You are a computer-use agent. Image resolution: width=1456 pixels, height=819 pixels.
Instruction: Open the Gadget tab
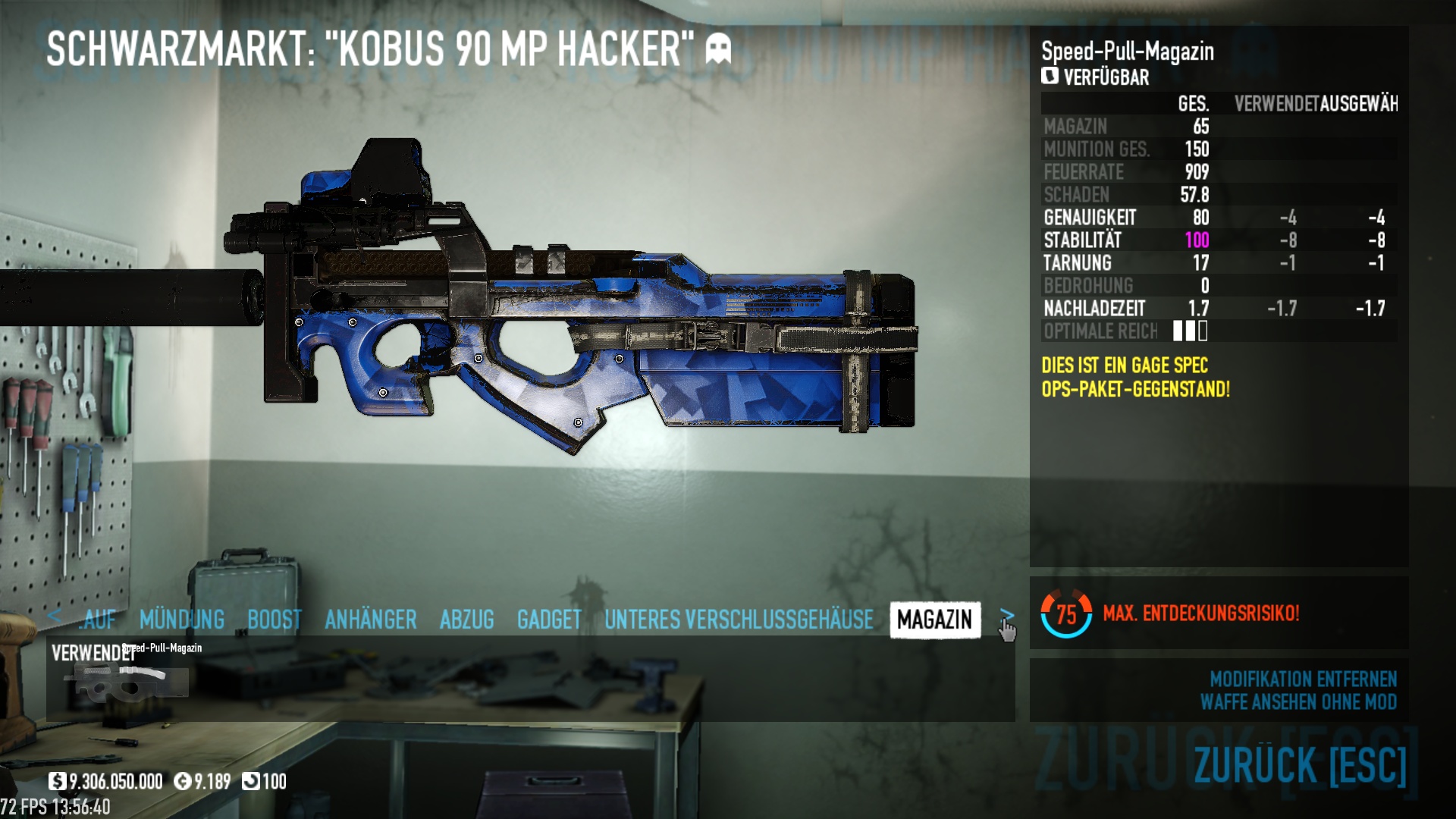(x=549, y=620)
